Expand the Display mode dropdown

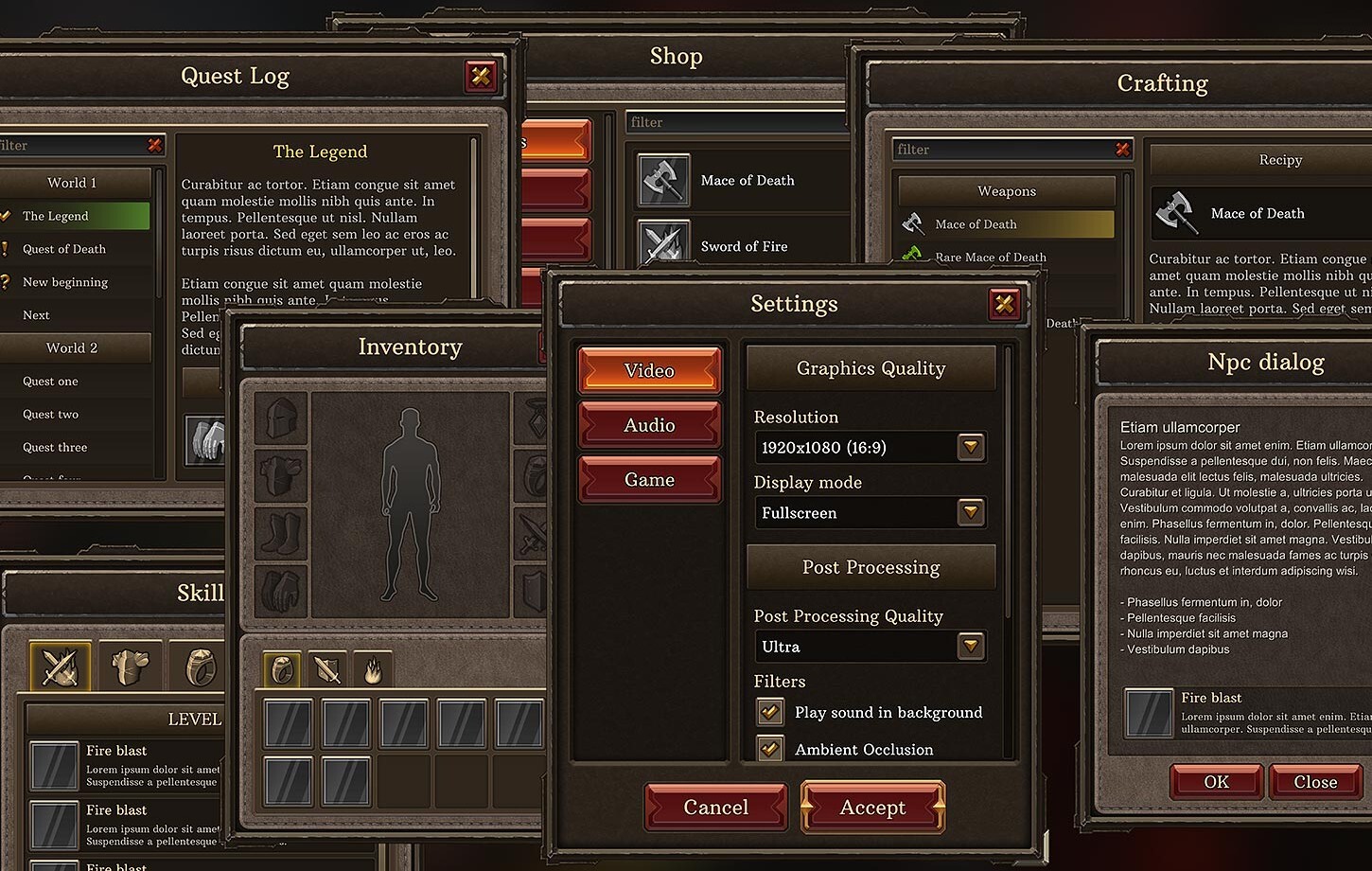tap(970, 512)
